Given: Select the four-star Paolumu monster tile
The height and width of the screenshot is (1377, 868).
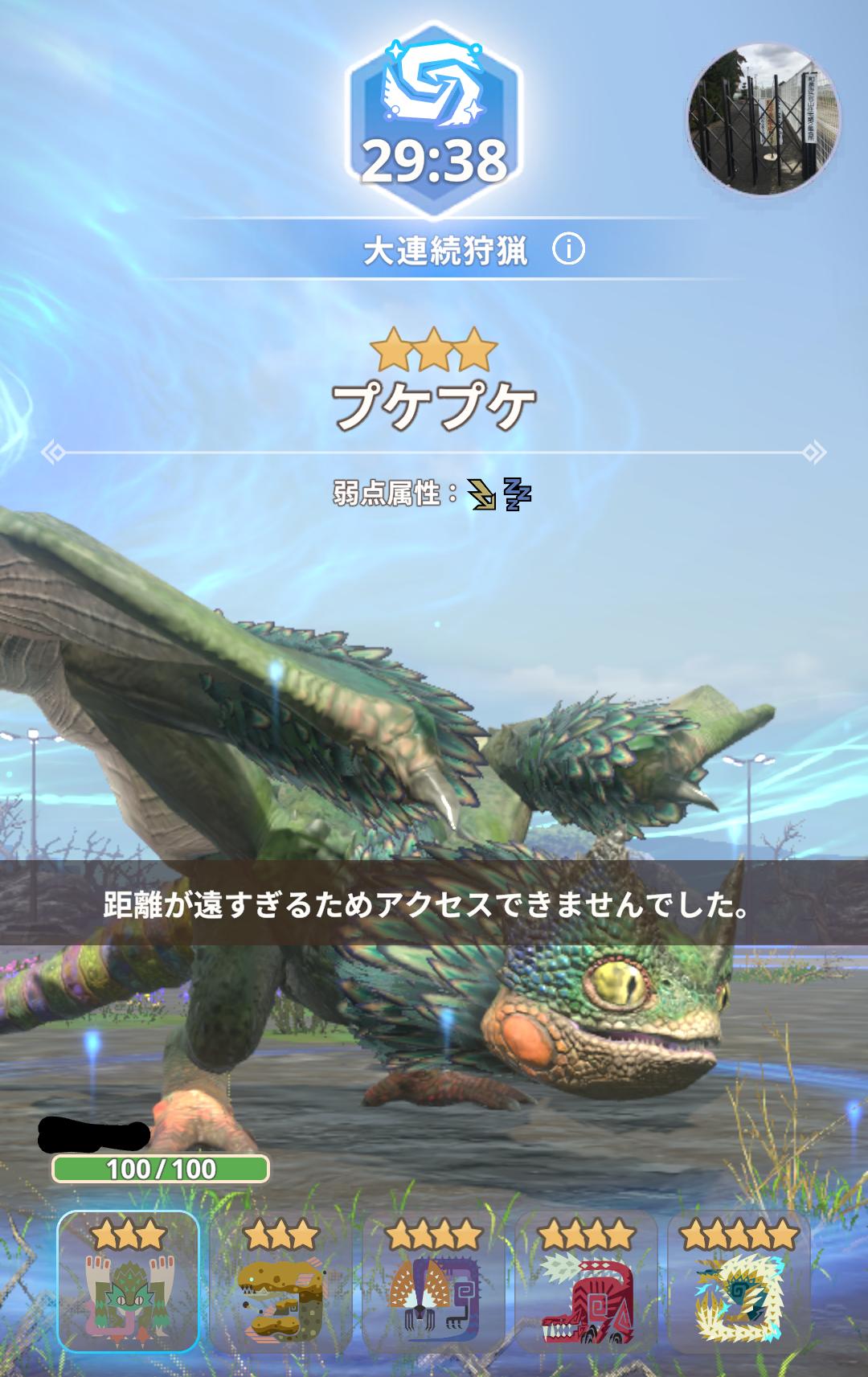Looking at the screenshot, I should pyautogui.click(x=434, y=1284).
